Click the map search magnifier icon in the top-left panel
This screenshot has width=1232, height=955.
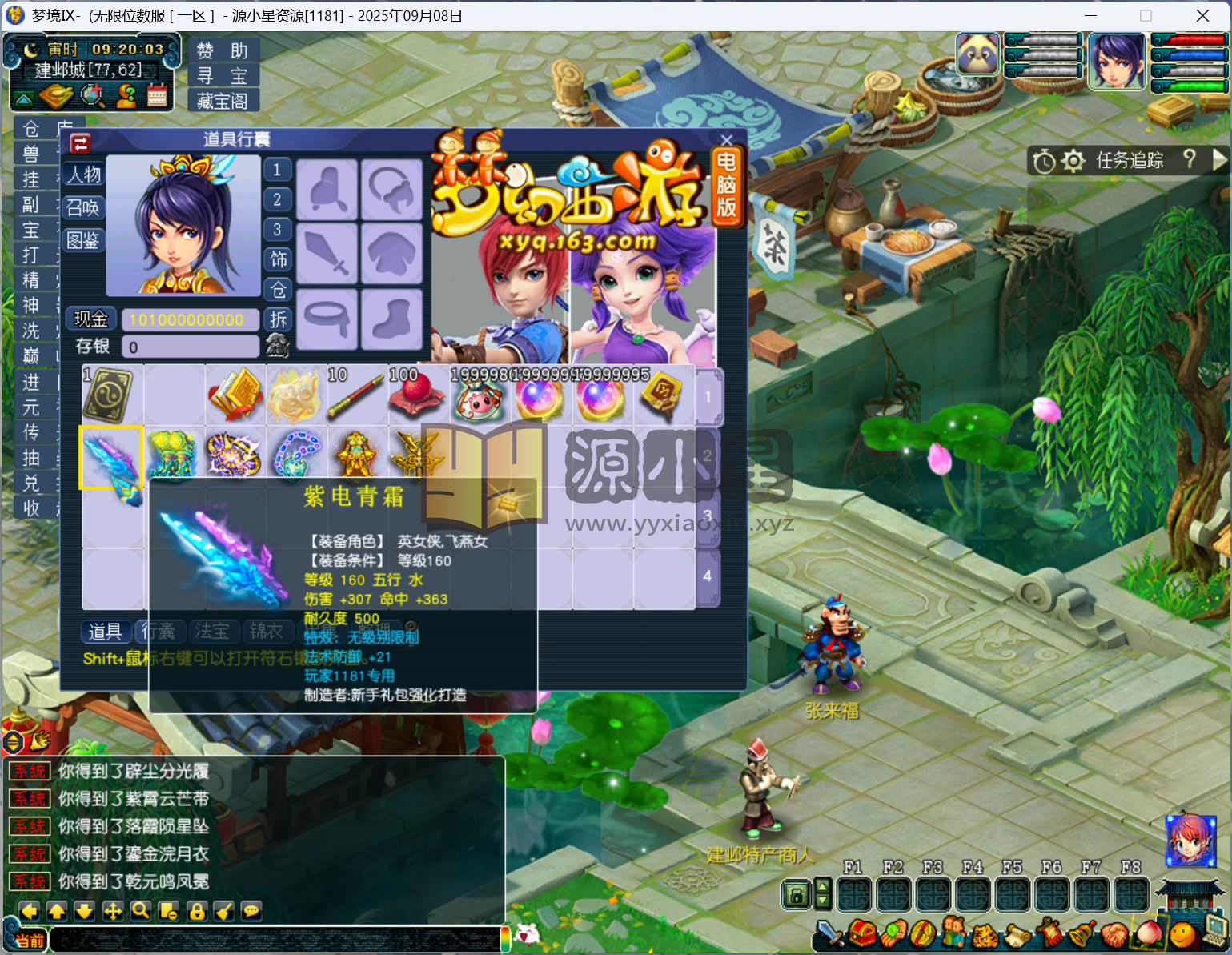click(x=94, y=95)
